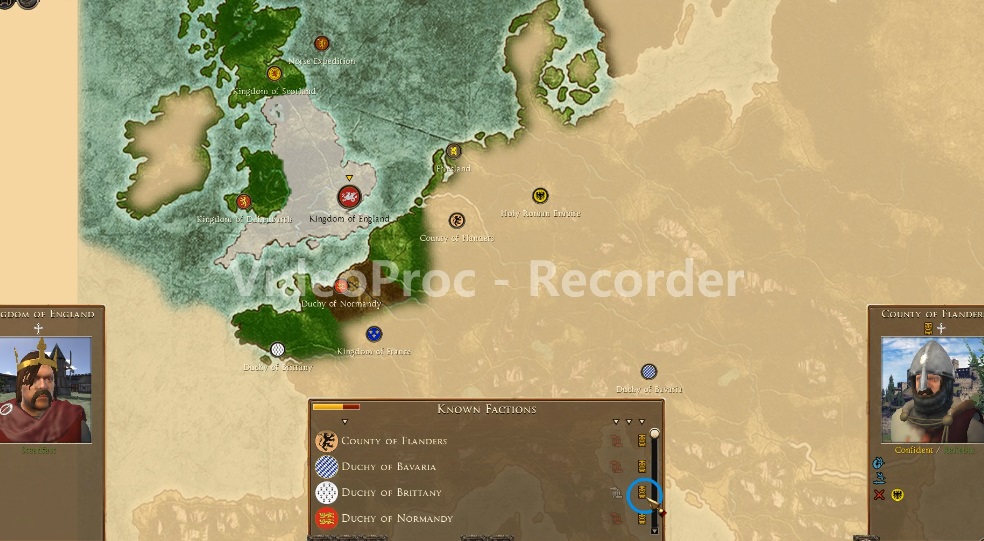
Task: Open the County of Flanders leader portrait
Action: click(932, 390)
